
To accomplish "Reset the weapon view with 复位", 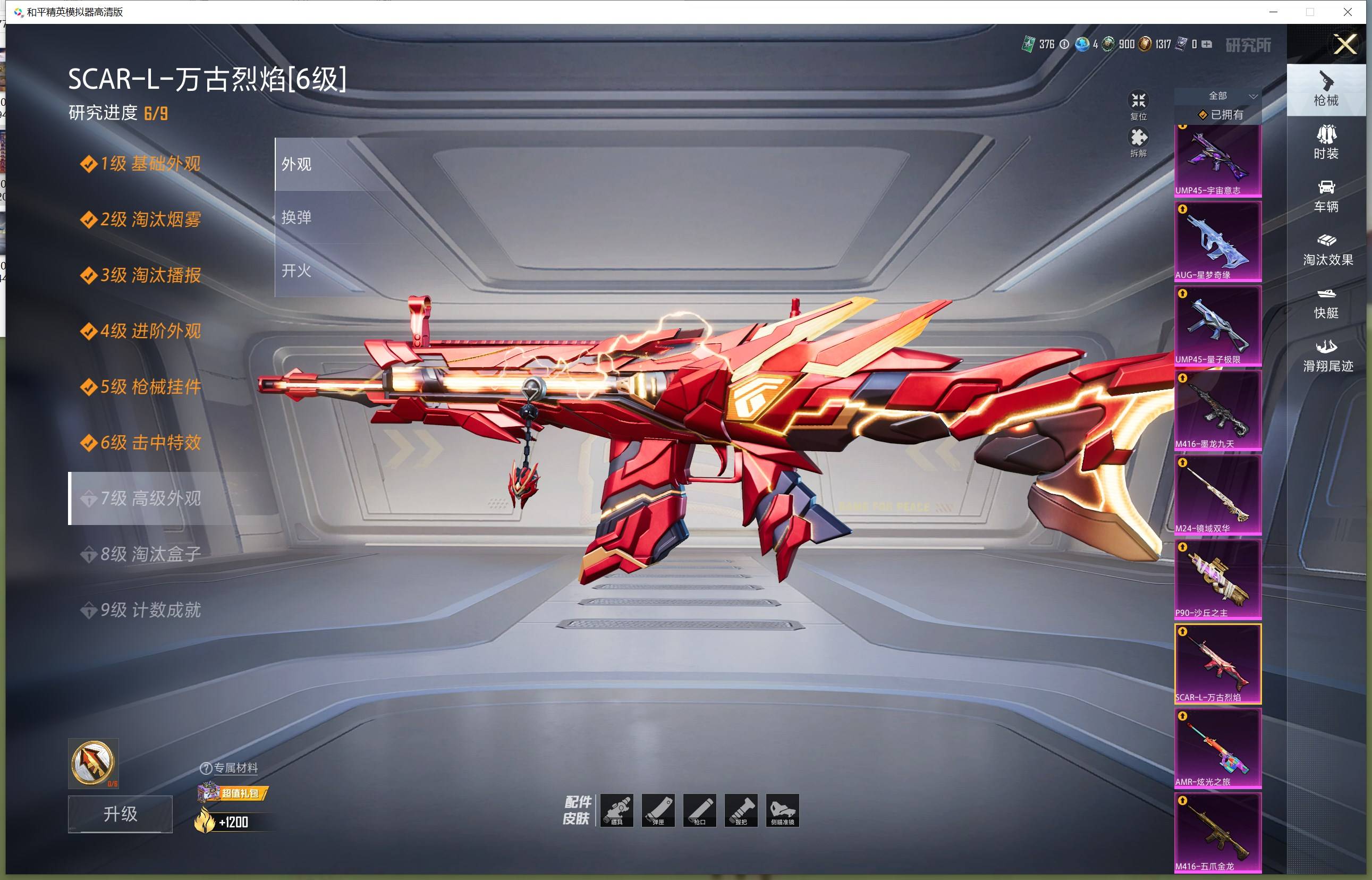I will 1138,106.
